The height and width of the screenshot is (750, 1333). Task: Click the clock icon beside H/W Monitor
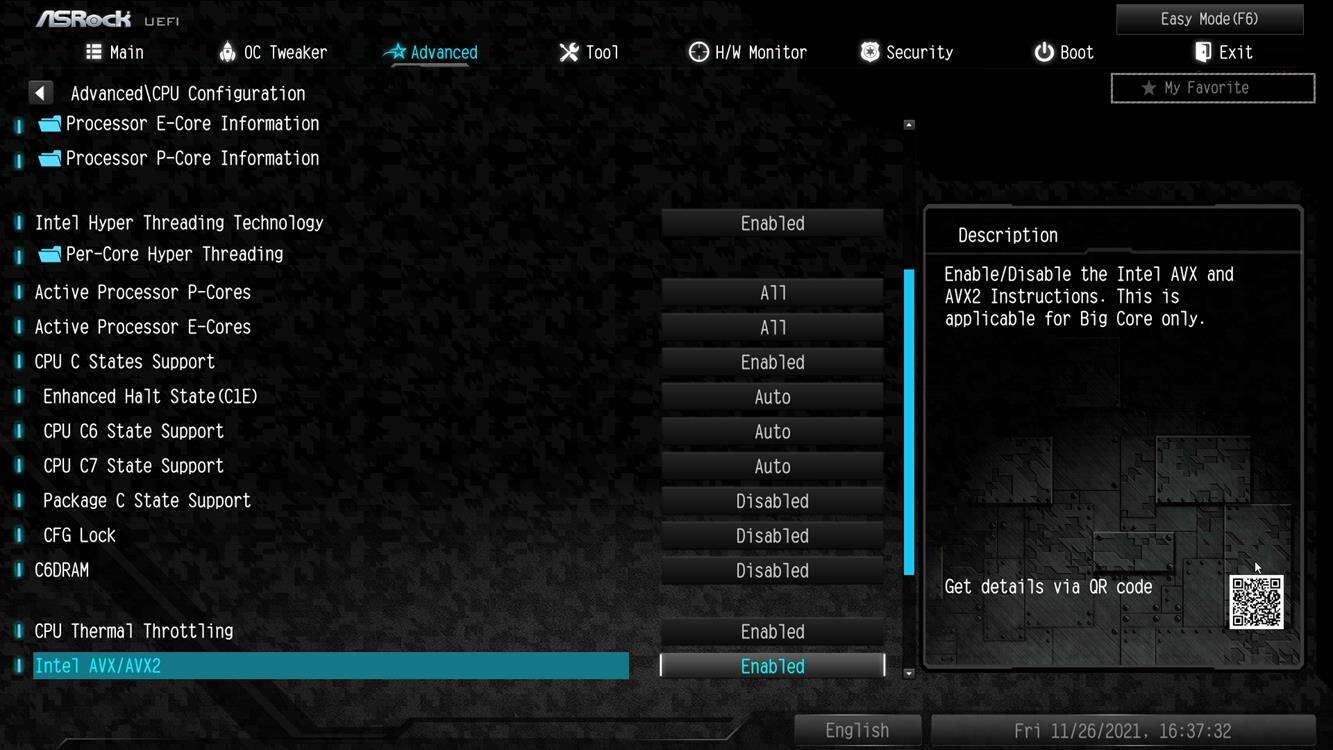coord(697,51)
